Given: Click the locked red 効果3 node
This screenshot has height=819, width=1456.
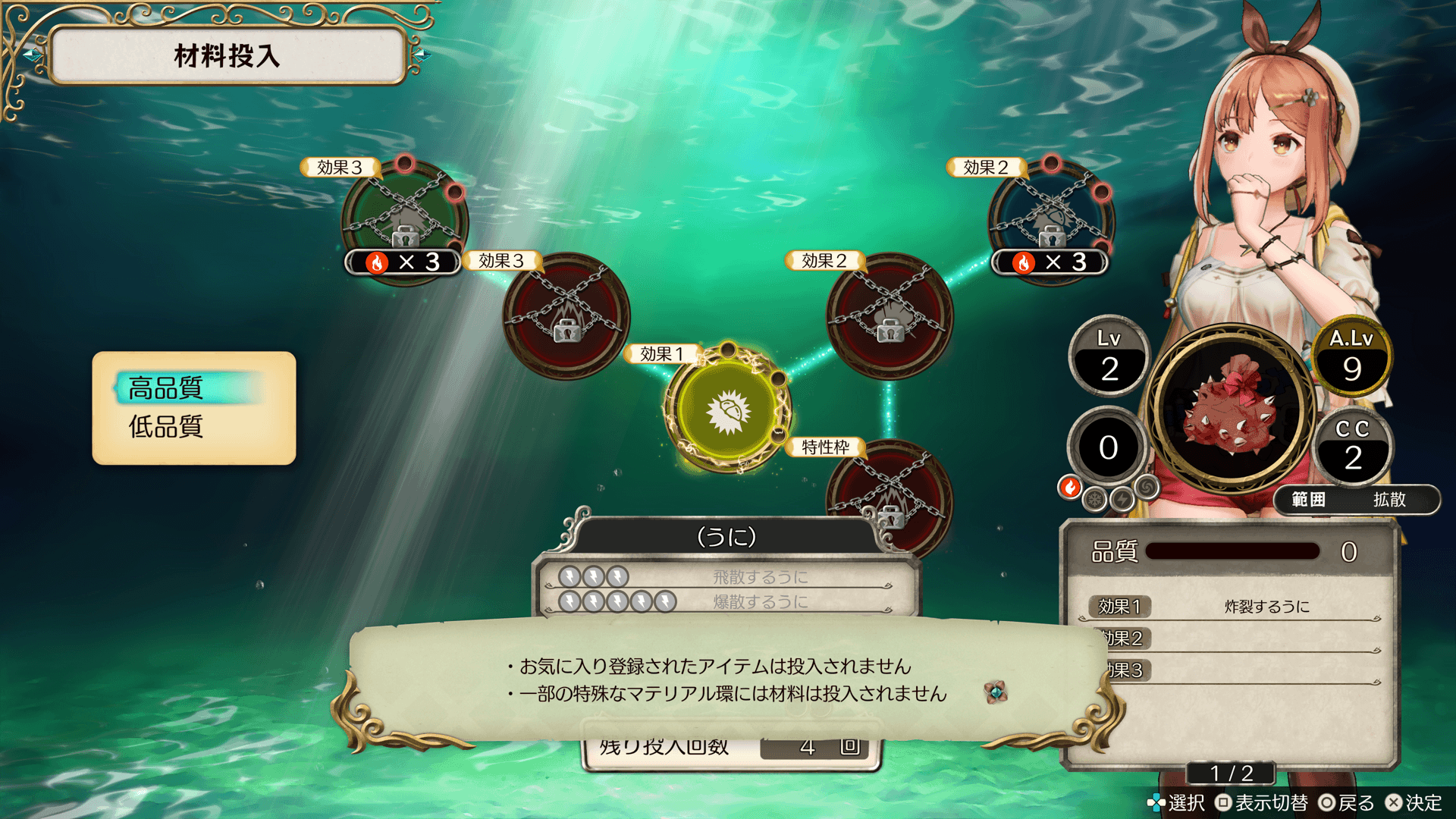Looking at the screenshot, I should (x=566, y=315).
